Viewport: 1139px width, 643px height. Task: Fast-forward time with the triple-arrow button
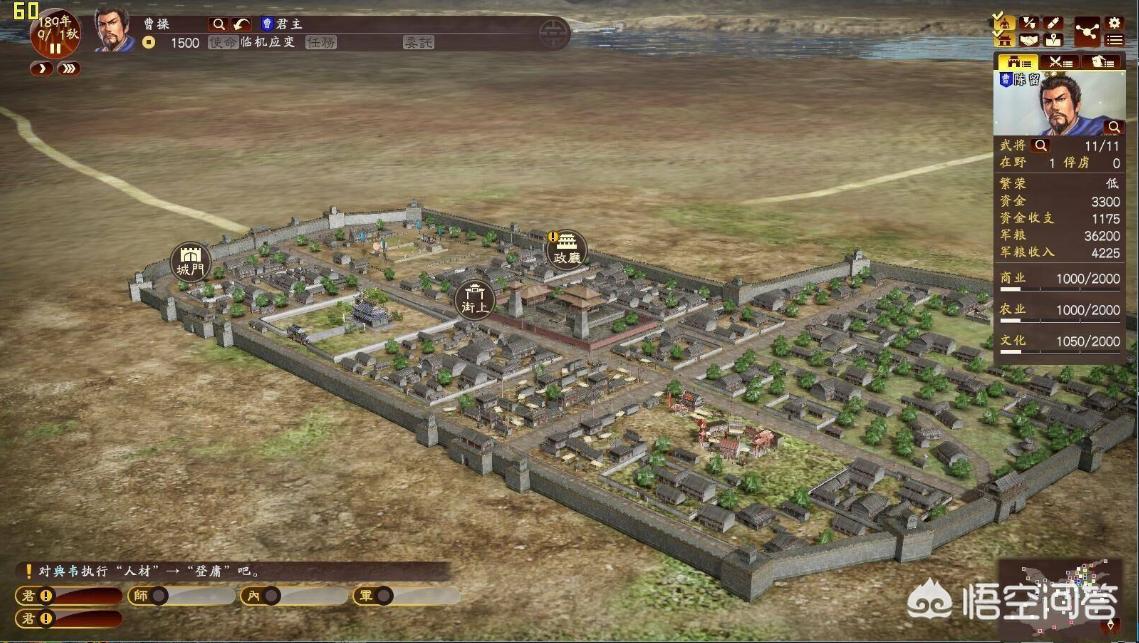(68, 69)
